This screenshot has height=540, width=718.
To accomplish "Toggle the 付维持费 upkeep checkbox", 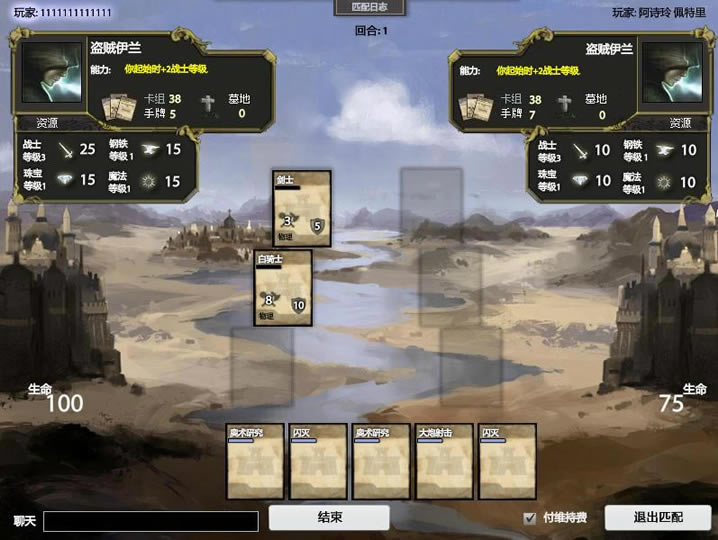I will [530, 518].
